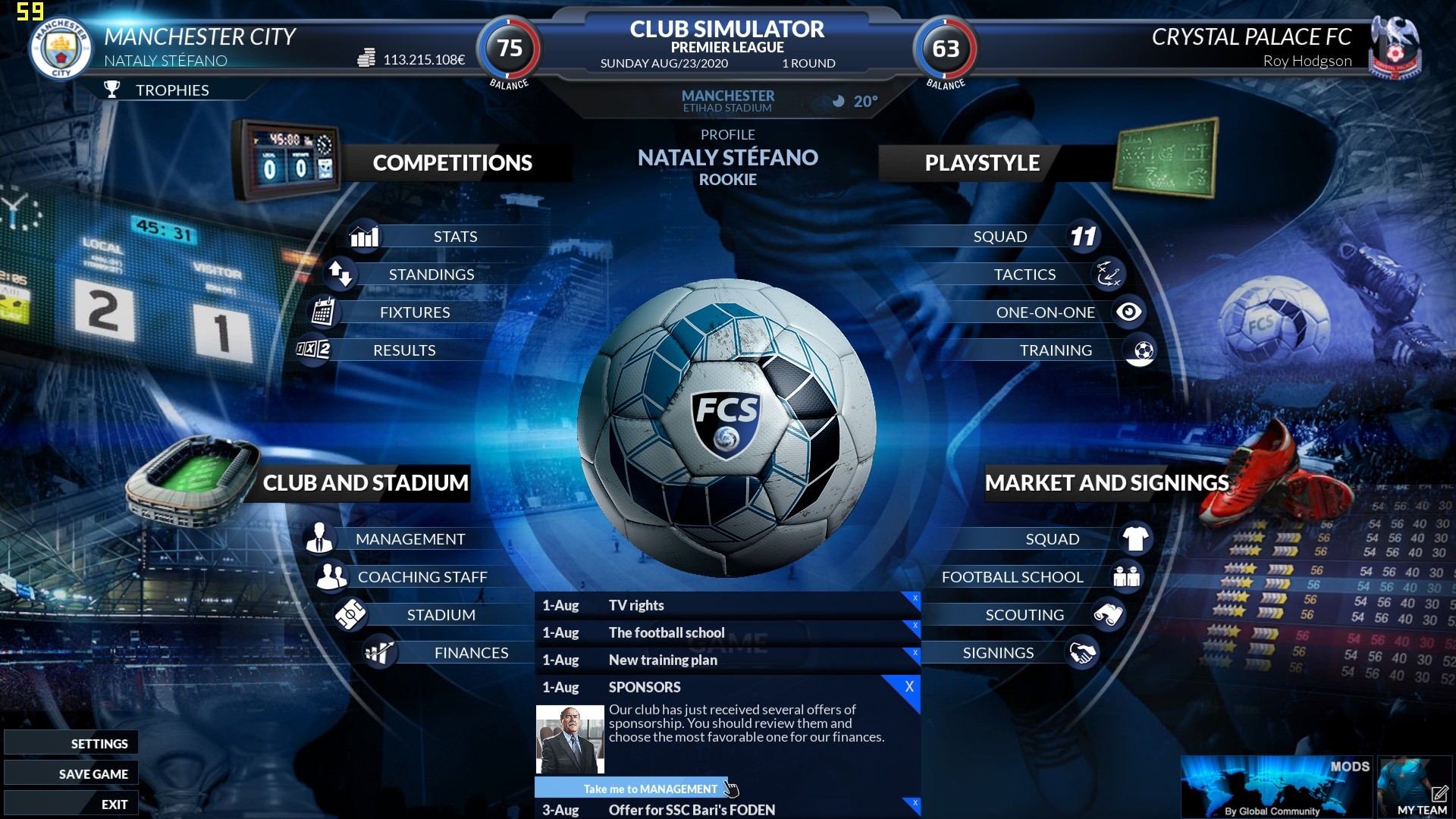1456x819 pixels.
Task: Open Stadium using the ticket icon
Action: coord(351,614)
